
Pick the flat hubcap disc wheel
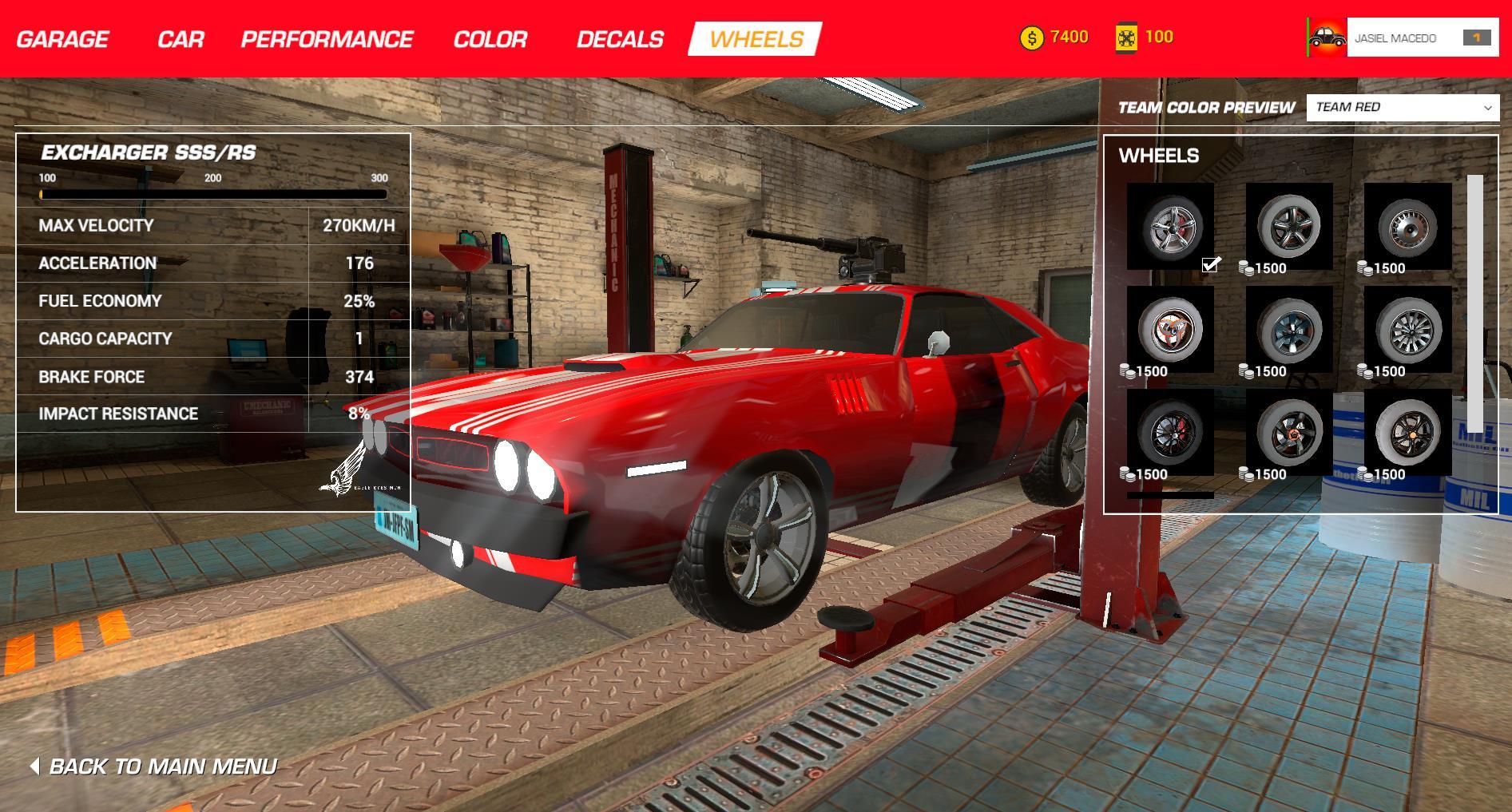click(1407, 227)
